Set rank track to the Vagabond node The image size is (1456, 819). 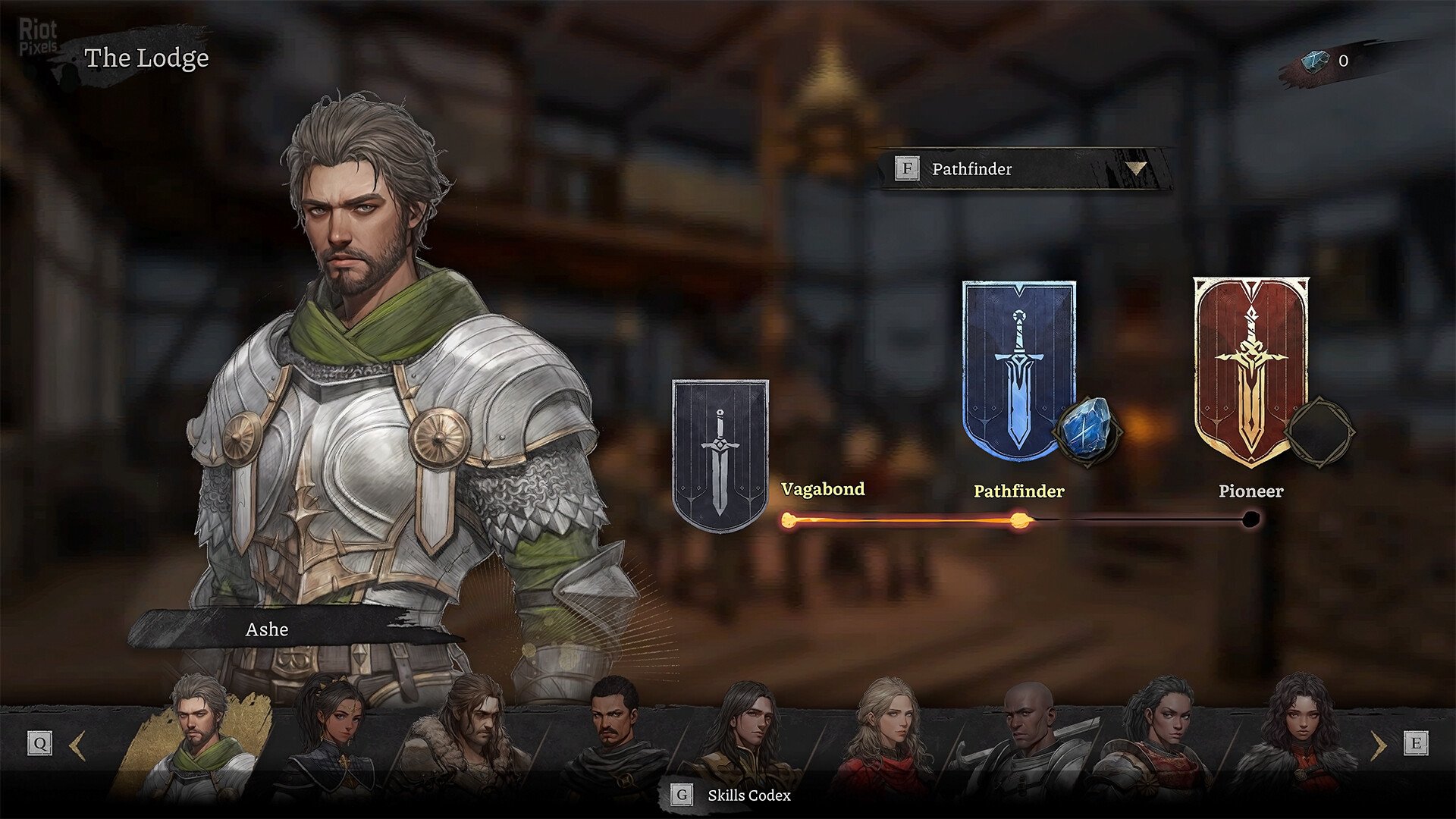click(789, 519)
